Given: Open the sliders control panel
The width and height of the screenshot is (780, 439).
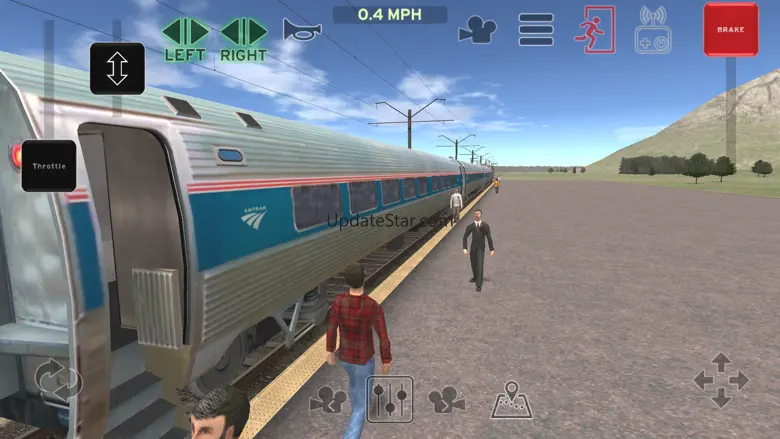Looking at the screenshot, I should coord(389,399).
